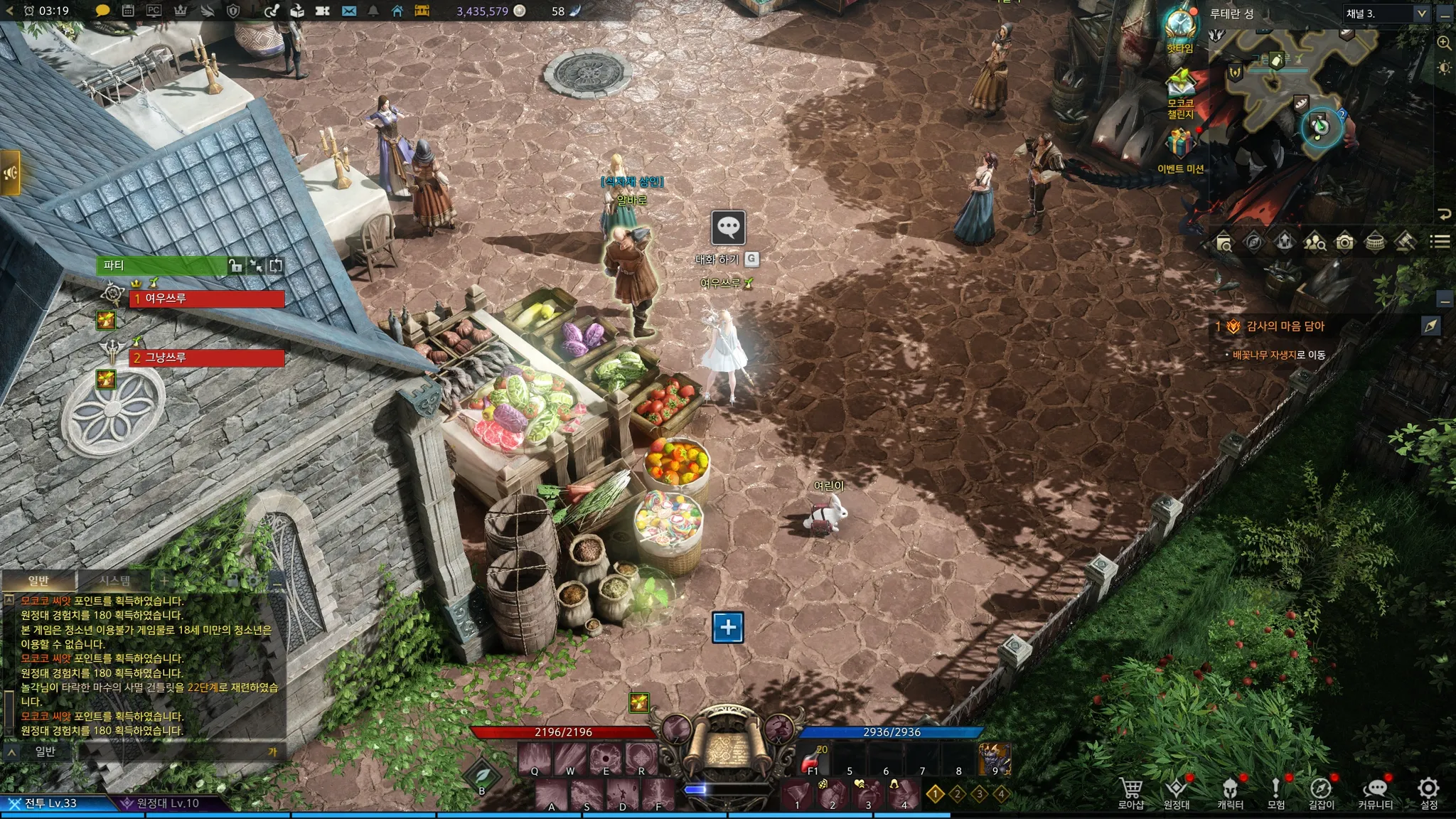
Task: Open the 설정 settings gear
Action: coord(1429,792)
